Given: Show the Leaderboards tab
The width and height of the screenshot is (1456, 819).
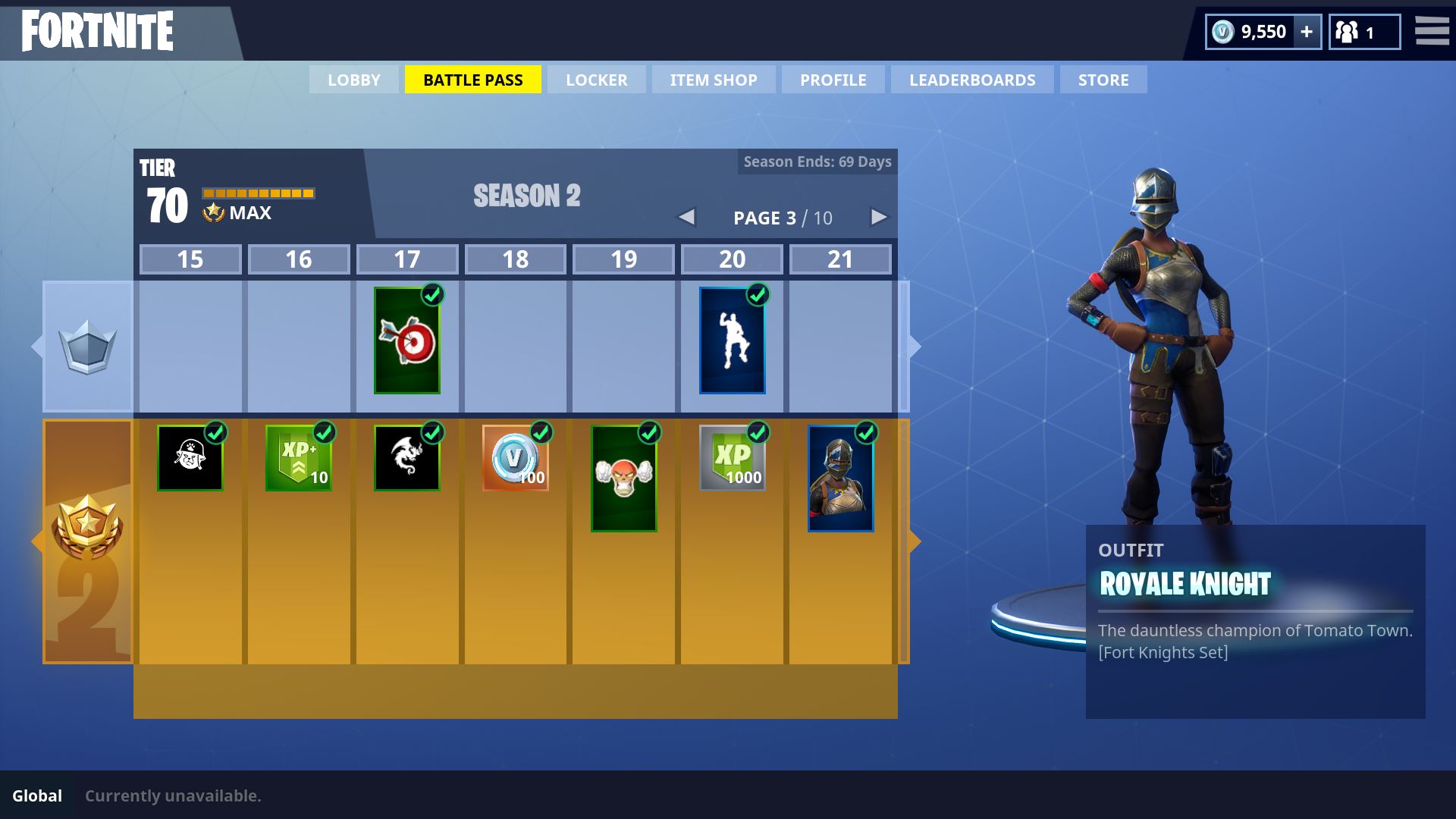Looking at the screenshot, I should click(x=971, y=80).
